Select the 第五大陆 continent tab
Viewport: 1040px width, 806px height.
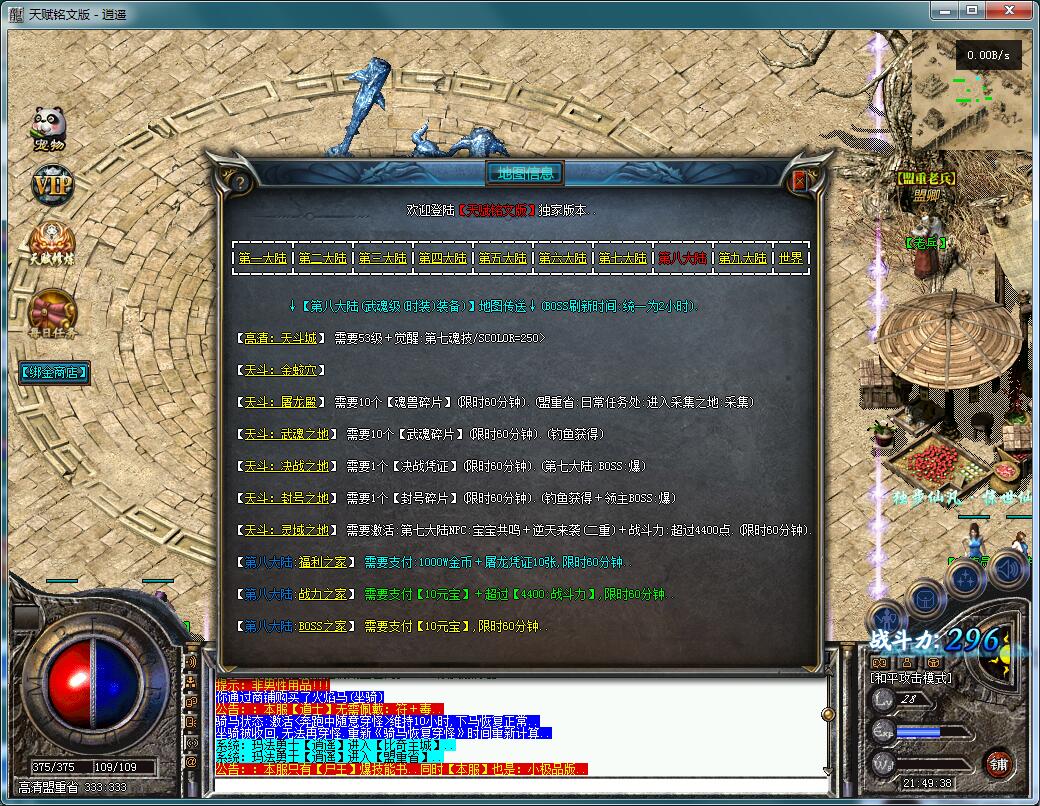[x=502, y=258]
